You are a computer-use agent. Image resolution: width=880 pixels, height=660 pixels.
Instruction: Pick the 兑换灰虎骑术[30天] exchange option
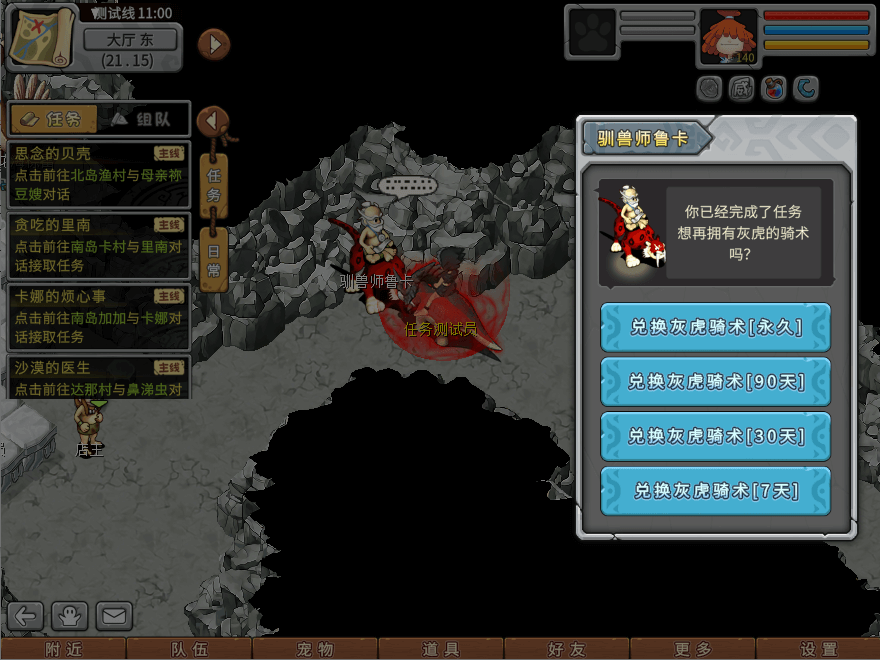(715, 436)
